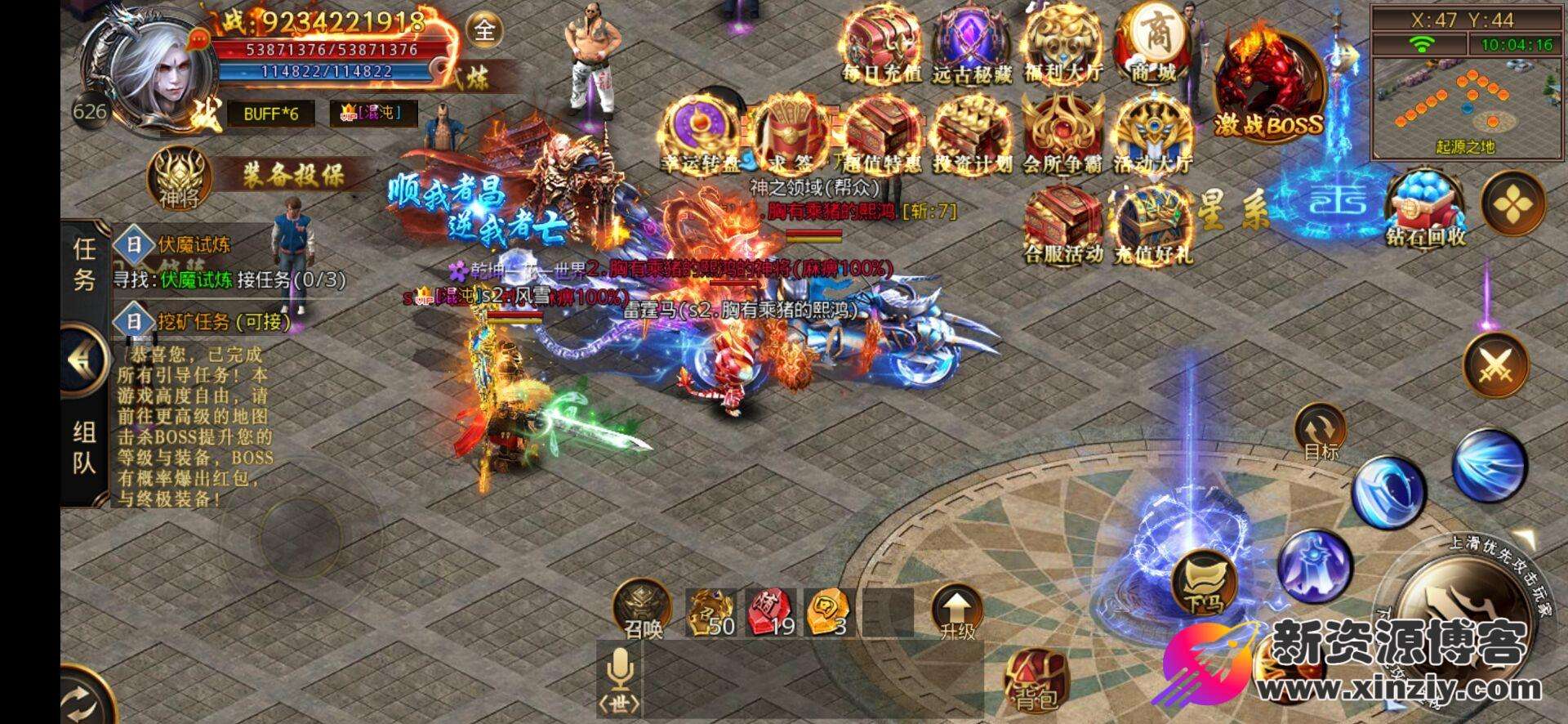Open the 活动大厅 activity hall
The width and height of the screenshot is (1568, 724).
point(1153,135)
